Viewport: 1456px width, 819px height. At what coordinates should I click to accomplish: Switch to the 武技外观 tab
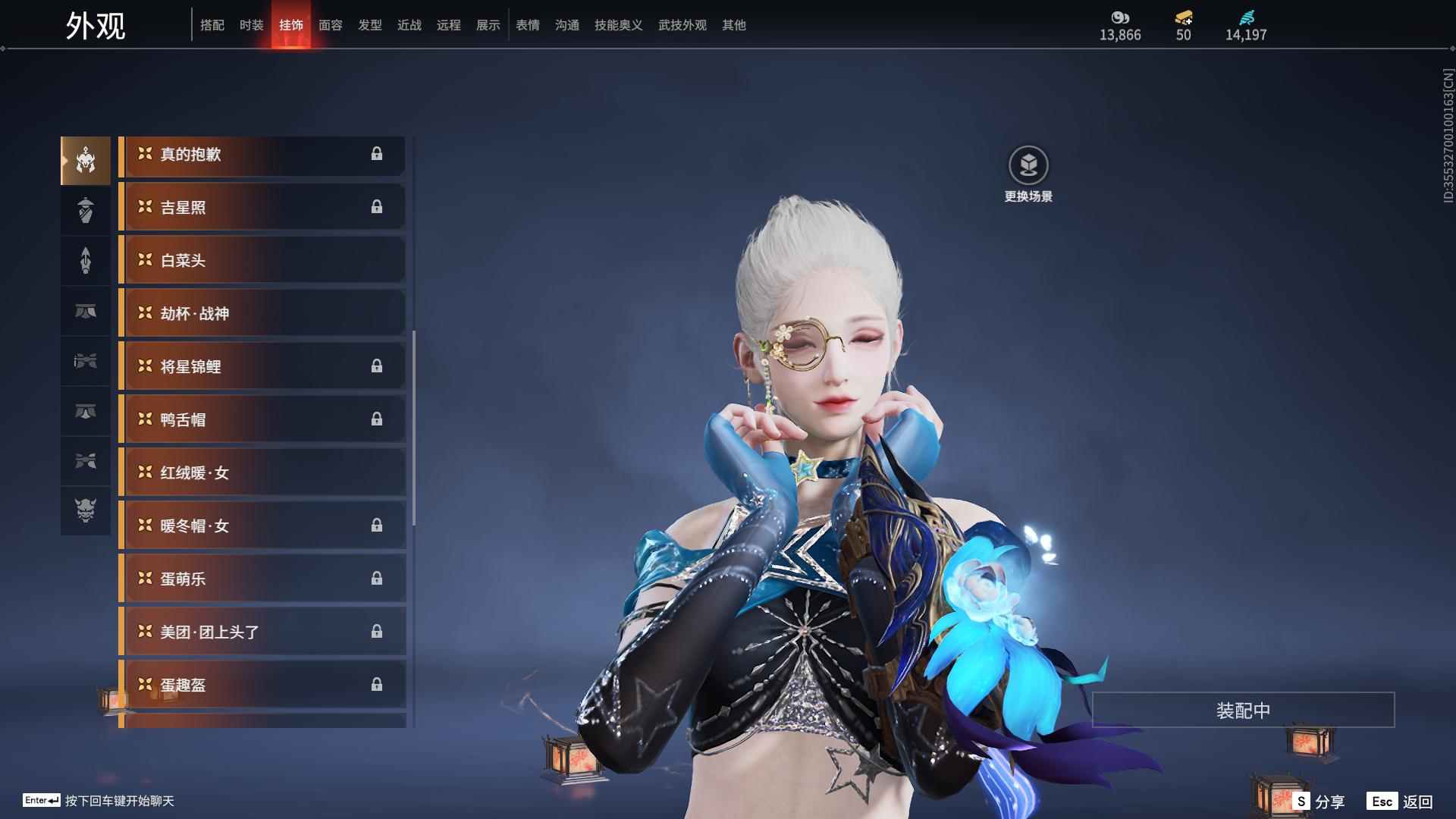pyautogui.click(x=682, y=25)
